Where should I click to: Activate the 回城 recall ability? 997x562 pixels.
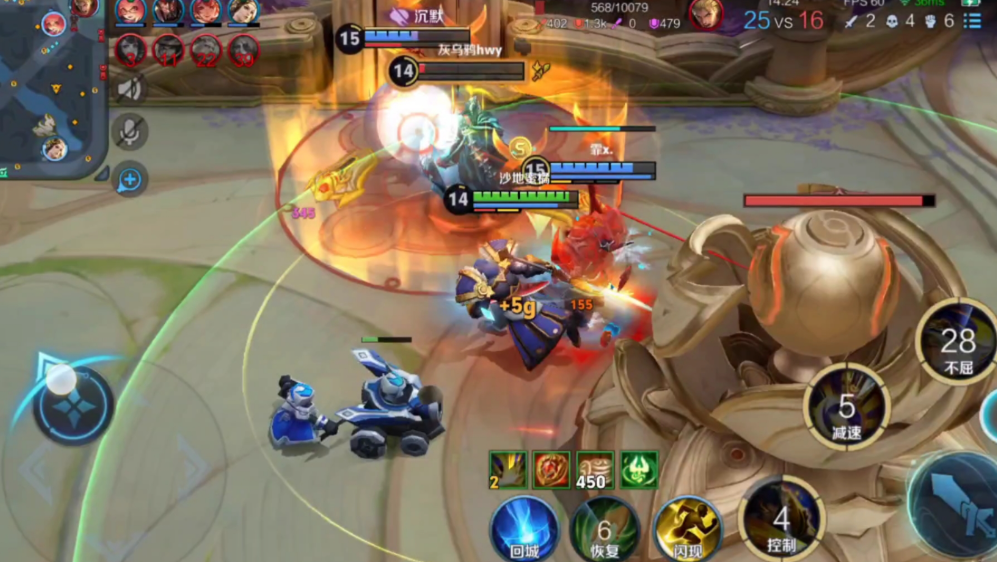(x=524, y=527)
